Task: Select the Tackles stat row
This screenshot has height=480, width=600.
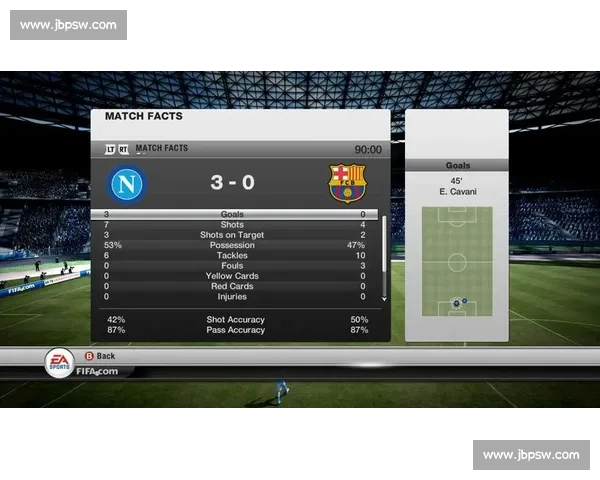Action: (232, 255)
